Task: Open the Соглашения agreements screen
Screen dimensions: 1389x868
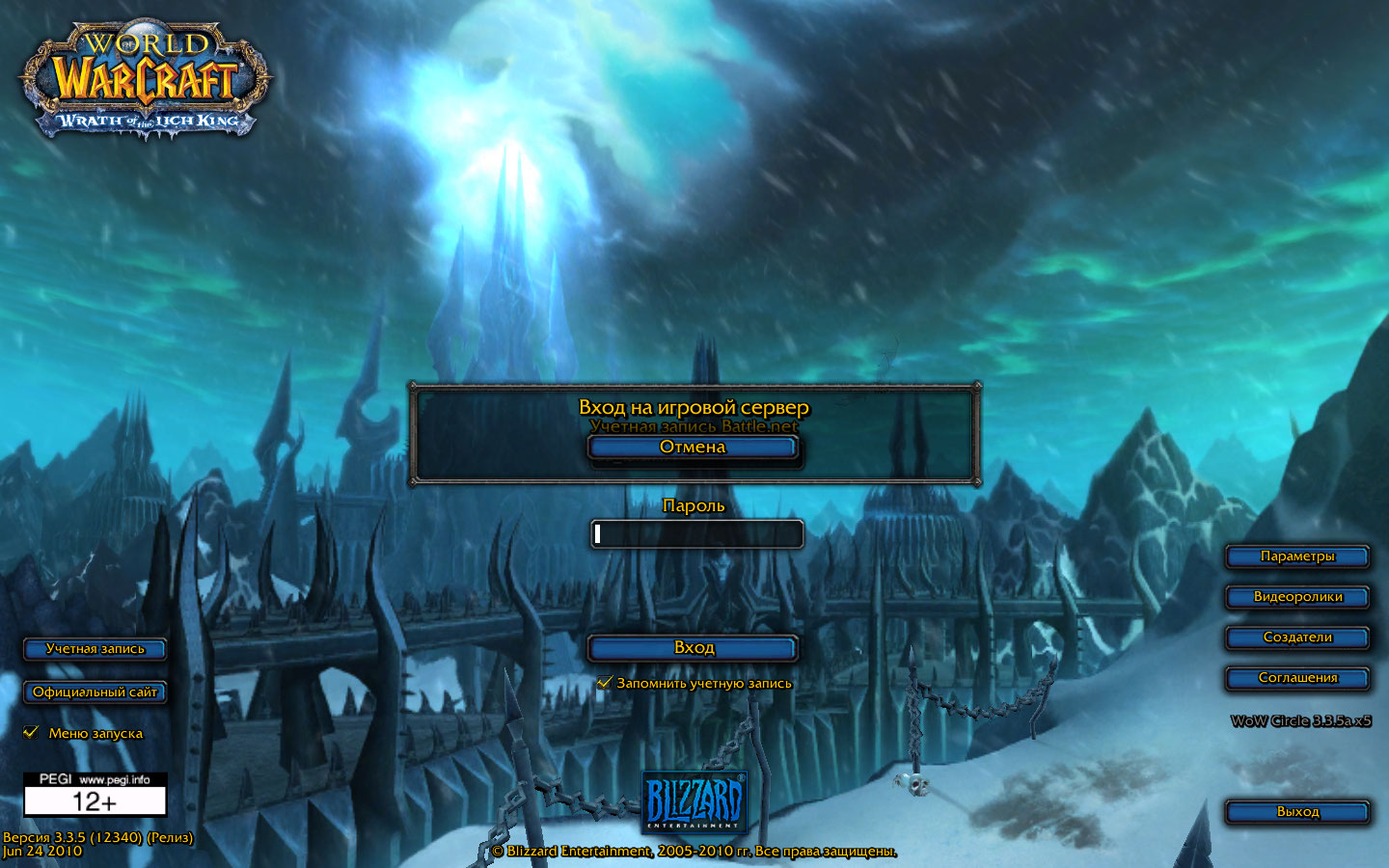Action: pyautogui.click(x=1297, y=678)
